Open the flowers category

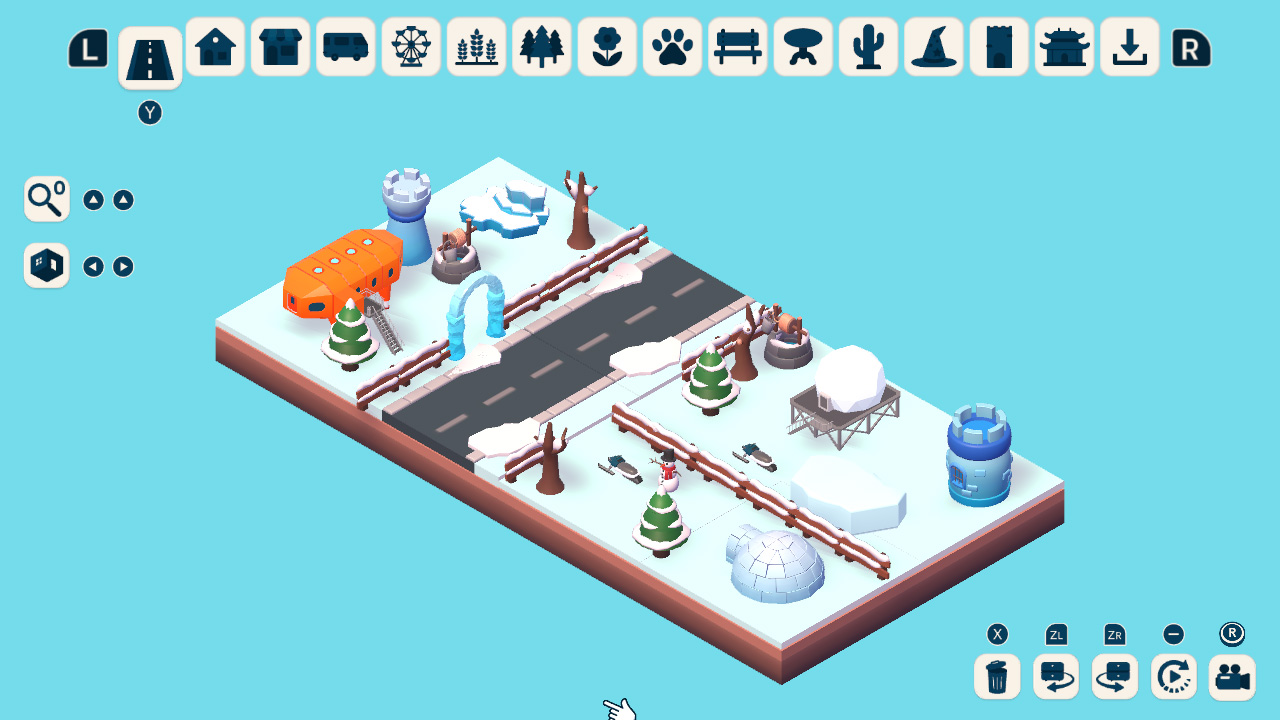(x=607, y=46)
